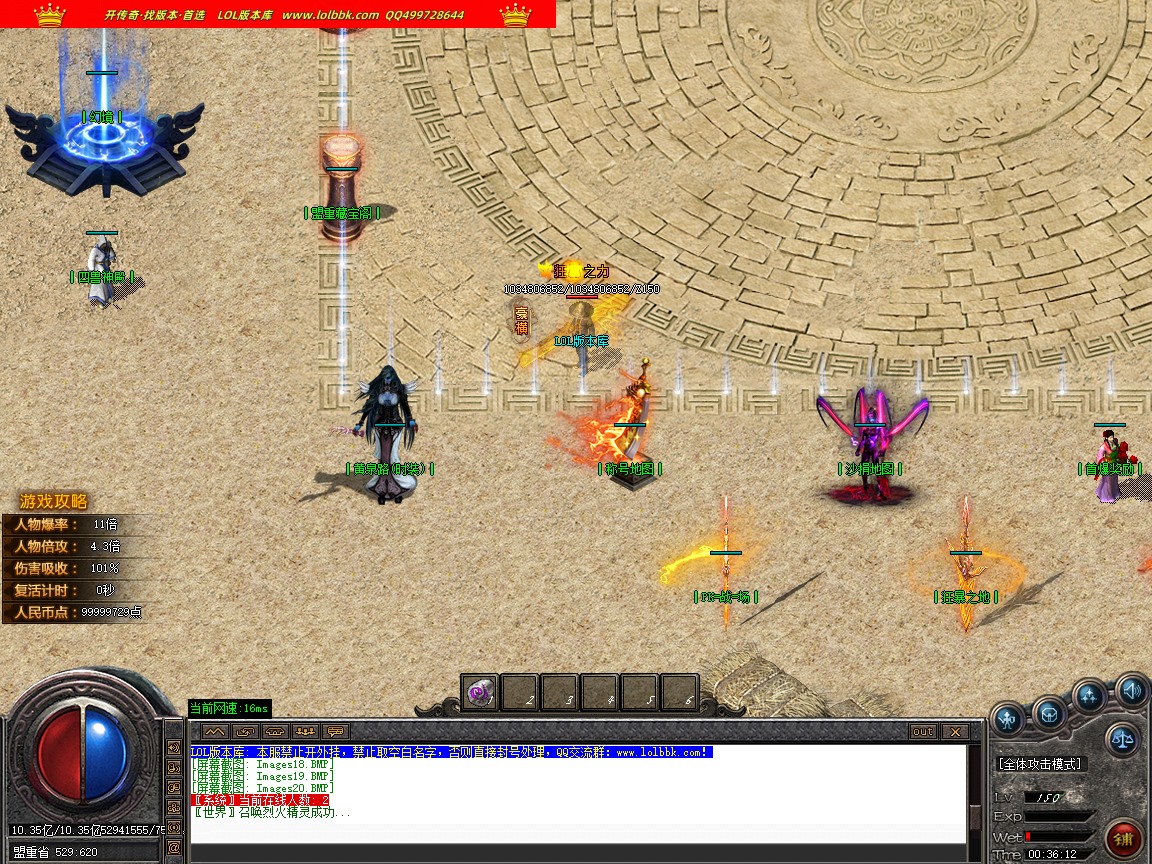Switch the 全体攻击模式 attack mode label
This screenshot has height=864, width=1152.
[x=1040, y=764]
